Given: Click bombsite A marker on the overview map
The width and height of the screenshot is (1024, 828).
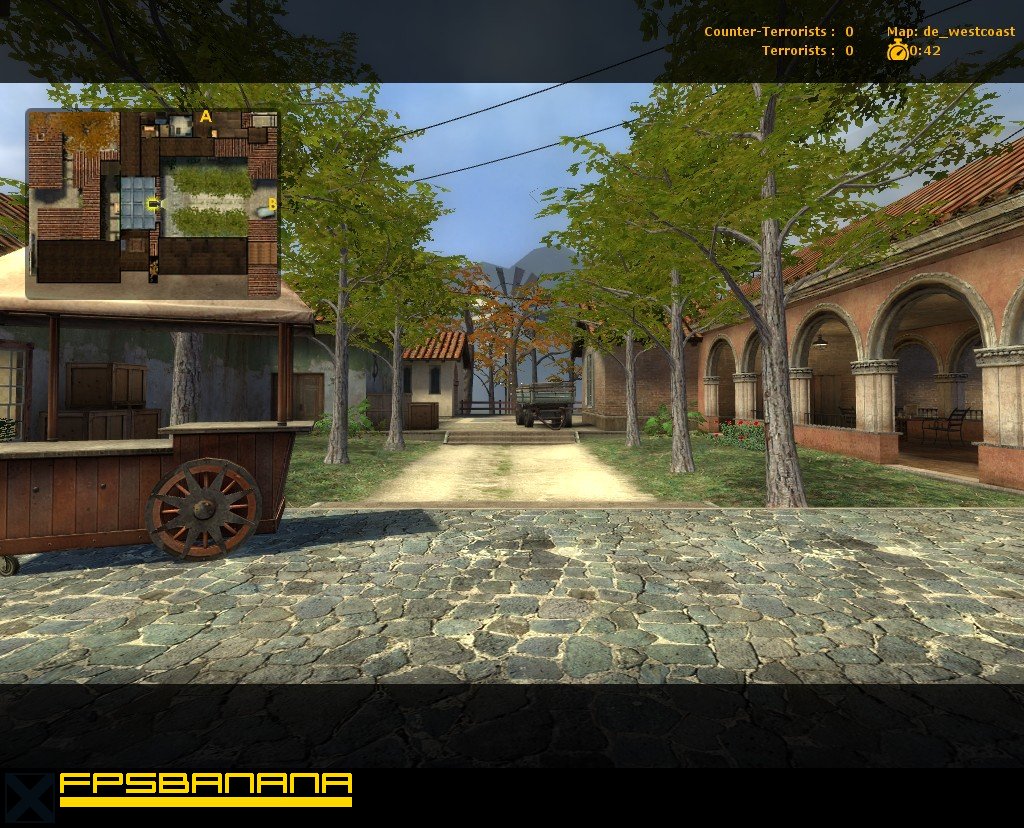Looking at the screenshot, I should pos(206,117).
